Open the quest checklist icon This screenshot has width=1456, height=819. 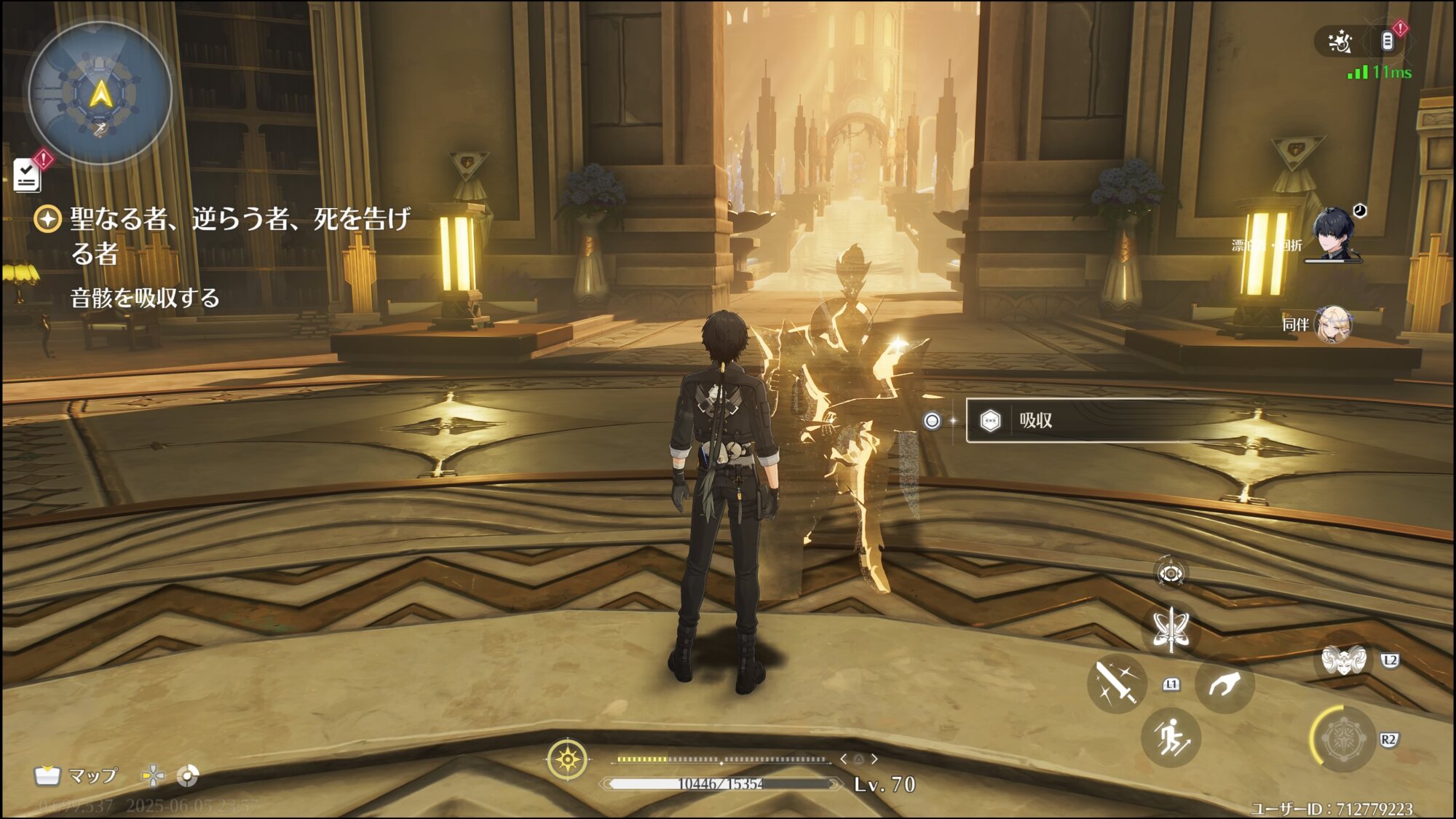point(28,175)
